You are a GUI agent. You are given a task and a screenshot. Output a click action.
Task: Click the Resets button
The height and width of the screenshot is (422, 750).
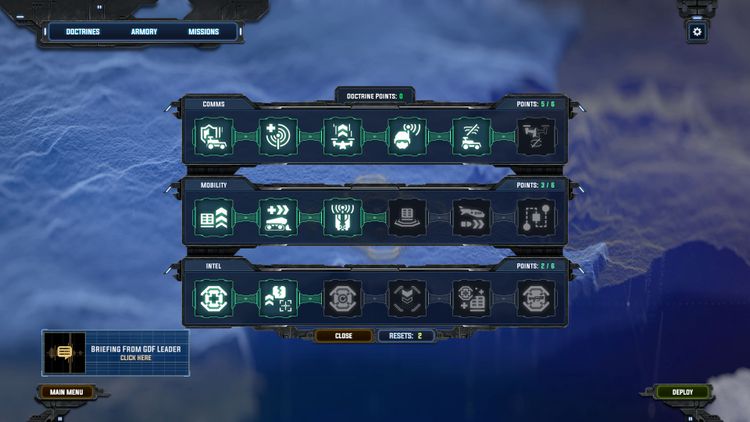coord(406,336)
